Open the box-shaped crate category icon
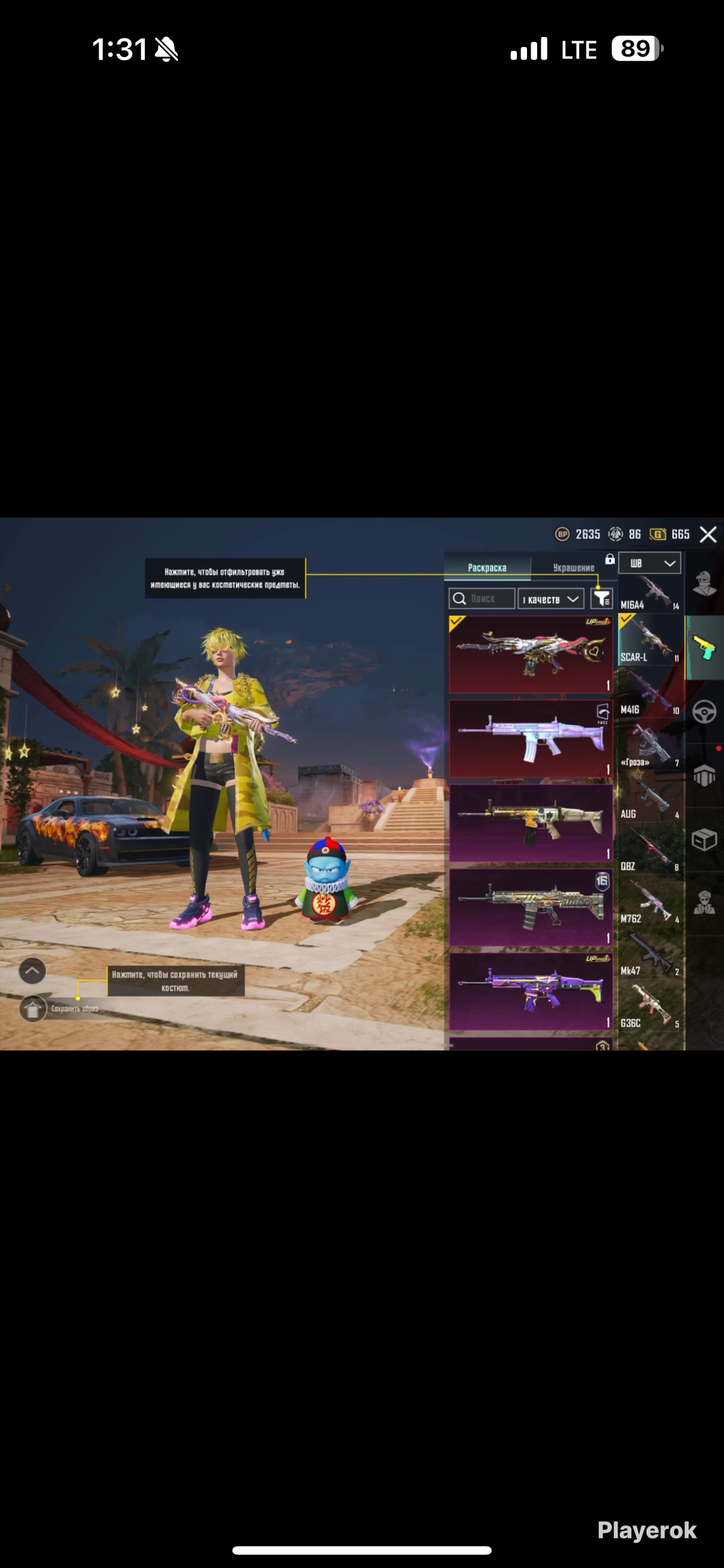724x1568 pixels. (x=704, y=839)
